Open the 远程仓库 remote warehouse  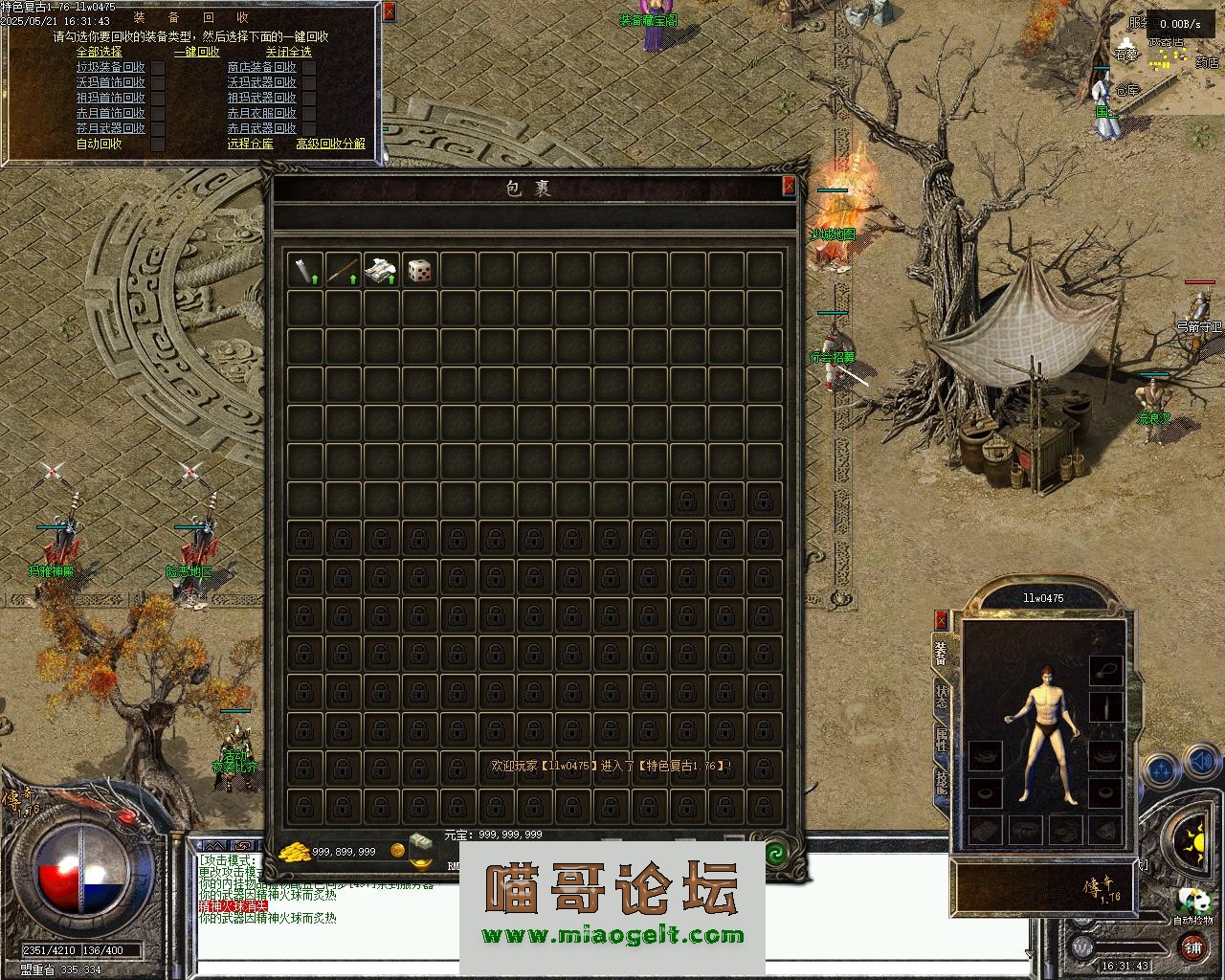tap(250, 144)
